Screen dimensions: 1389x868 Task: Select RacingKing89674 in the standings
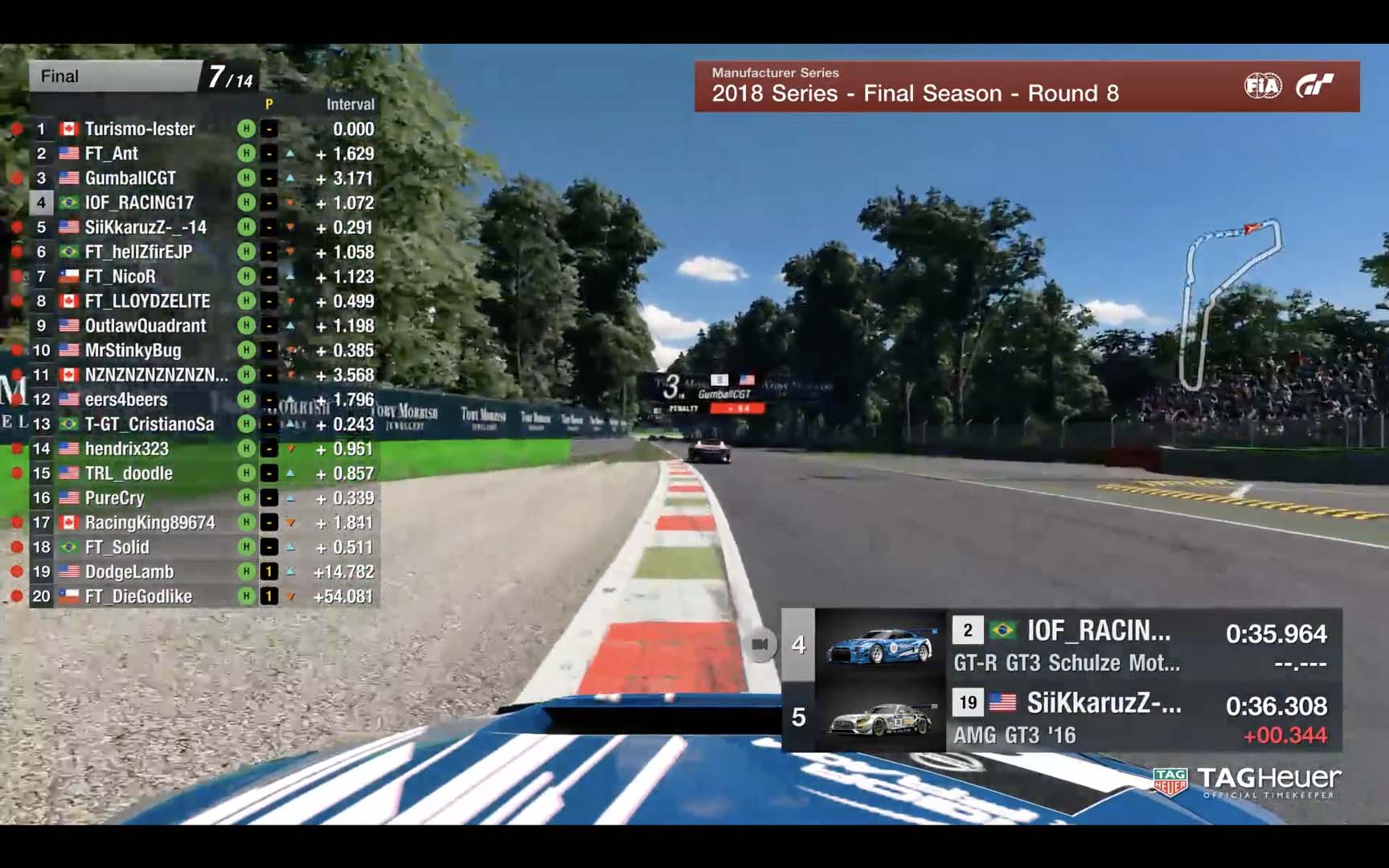coord(150,522)
